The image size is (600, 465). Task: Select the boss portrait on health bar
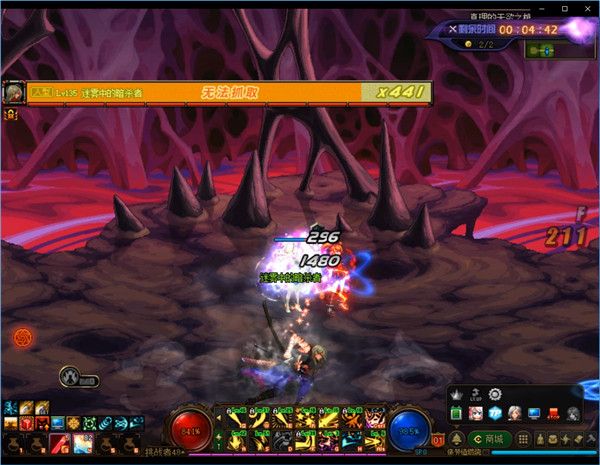point(14,92)
